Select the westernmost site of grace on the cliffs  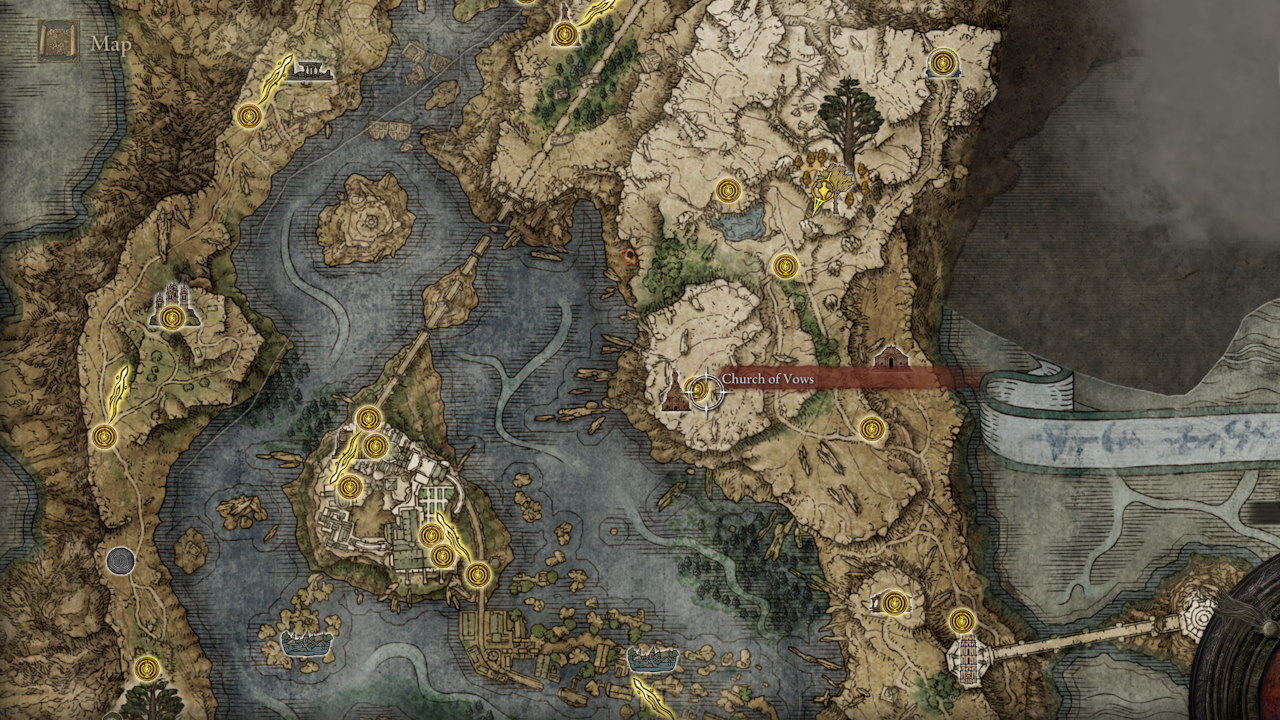[104, 435]
